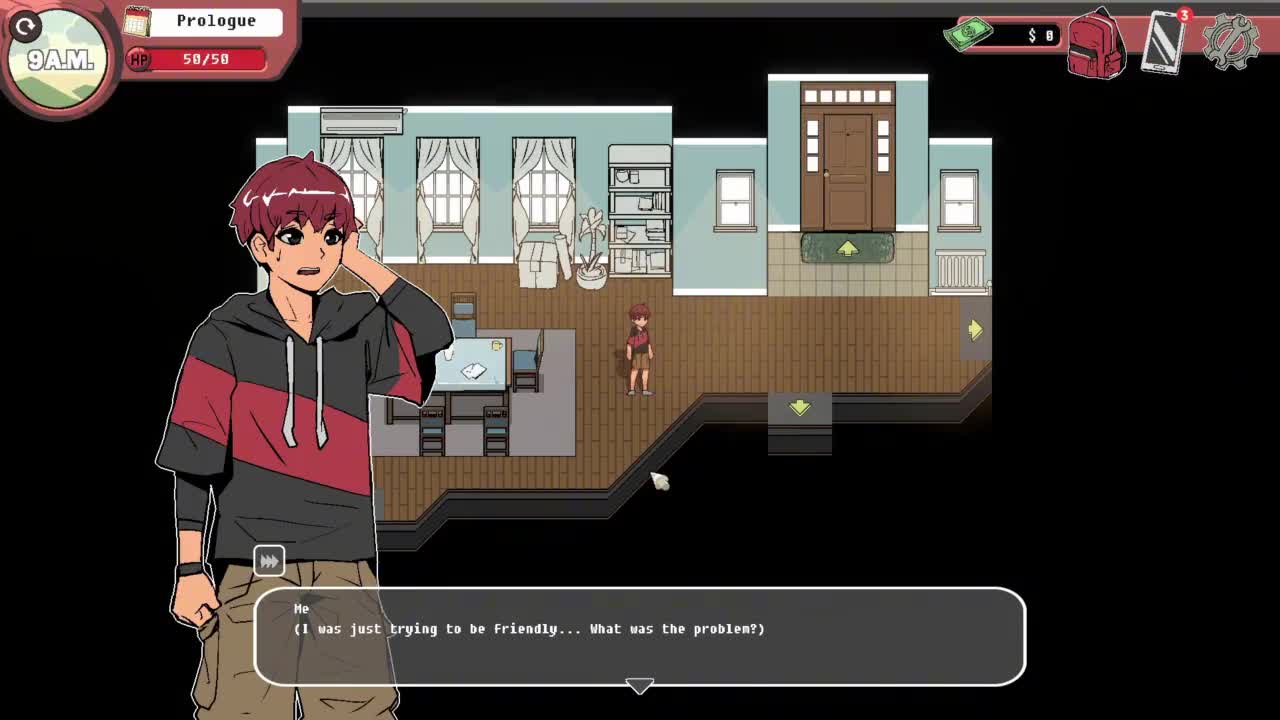The image size is (1280, 720).
Task: Open the red backpack inventory
Action: tap(1096, 45)
